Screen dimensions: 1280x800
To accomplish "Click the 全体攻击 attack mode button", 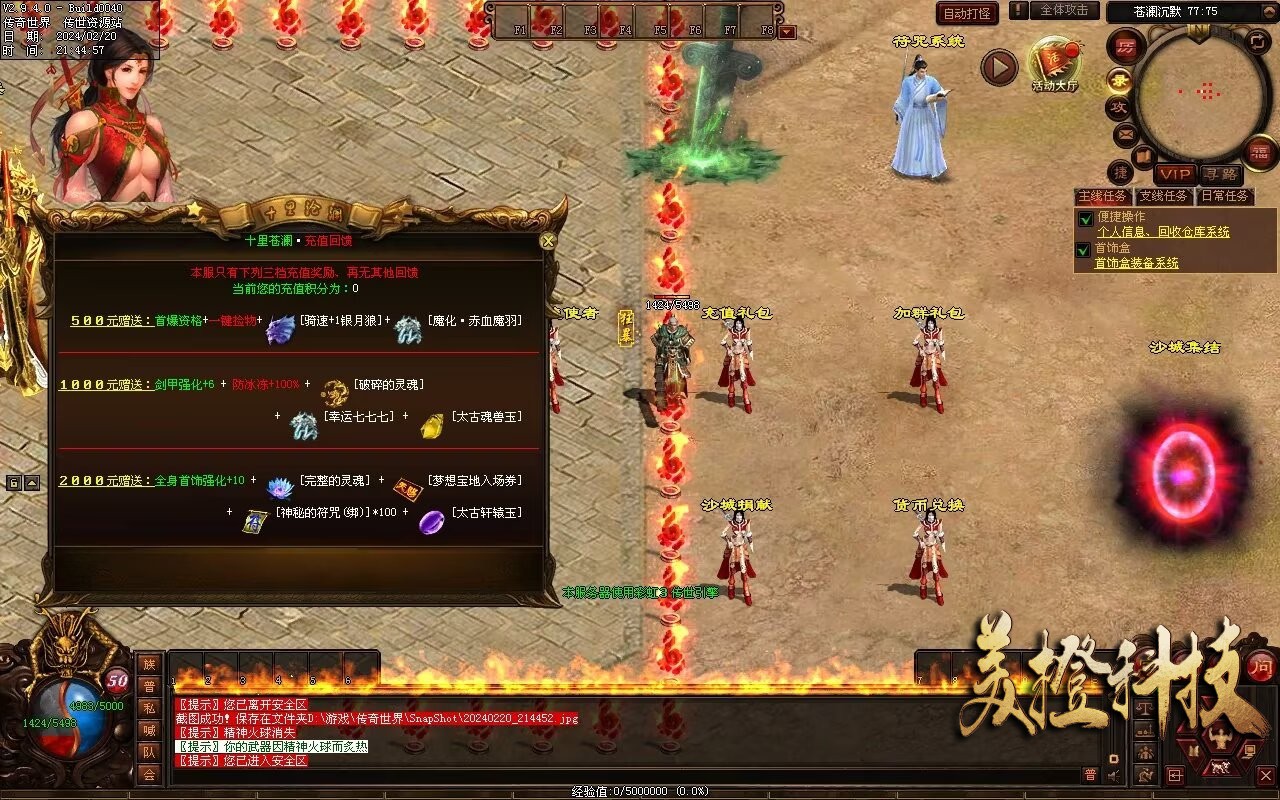I will (x=1064, y=10).
